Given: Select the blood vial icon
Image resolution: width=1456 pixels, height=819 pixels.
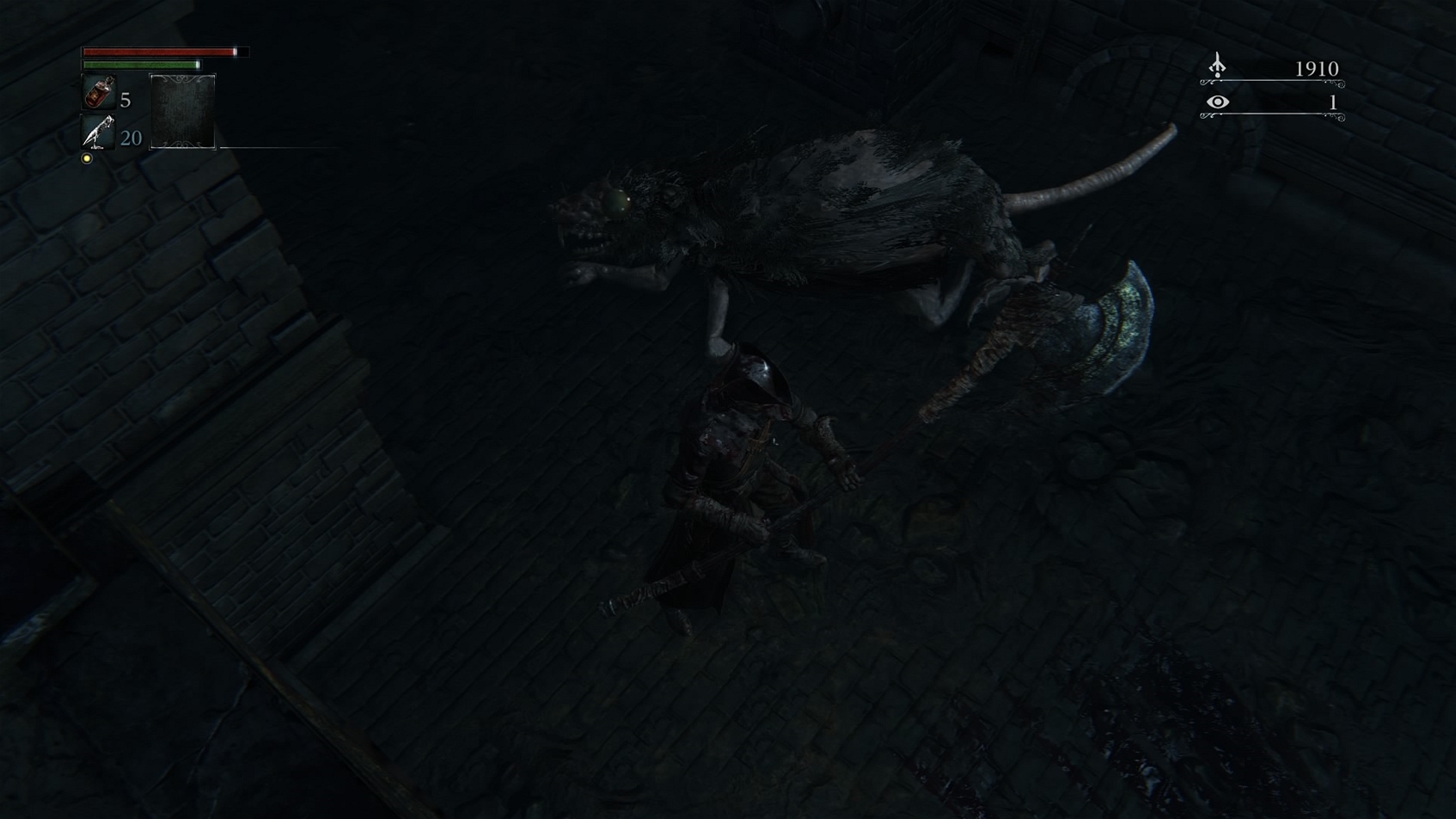Looking at the screenshot, I should (99, 92).
